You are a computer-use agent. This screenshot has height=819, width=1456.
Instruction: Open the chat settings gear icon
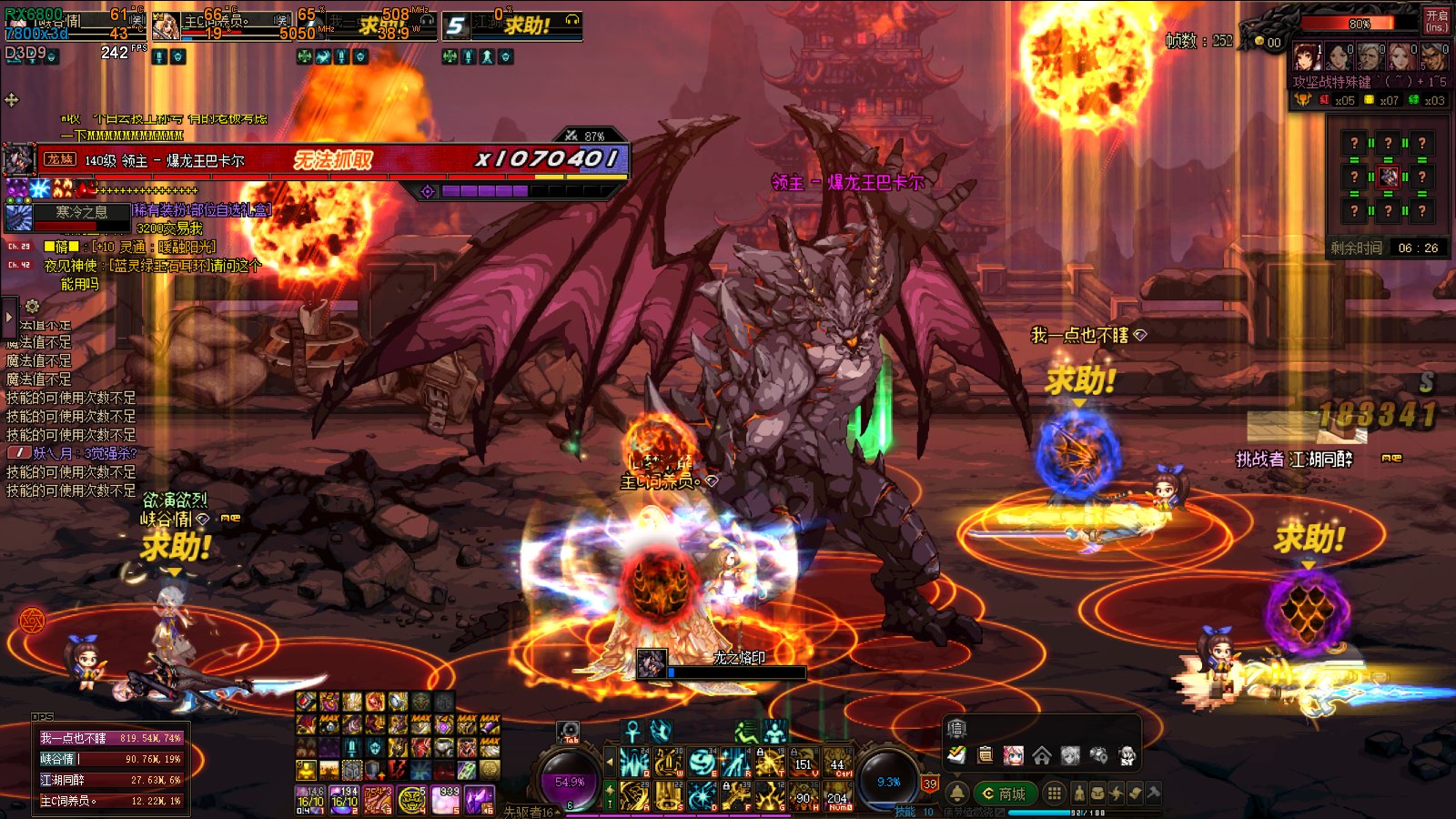click(x=32, y=307)
